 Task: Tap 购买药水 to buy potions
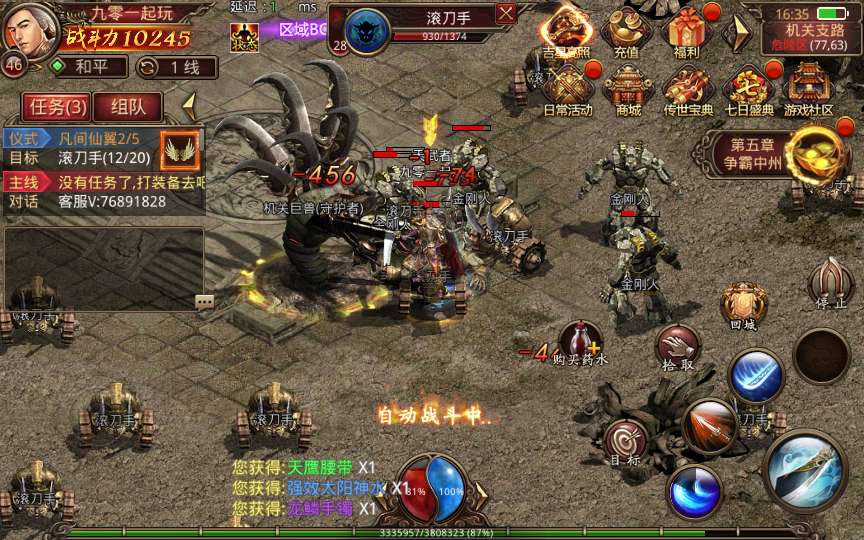pyautogui.click(x=582, y=343)
